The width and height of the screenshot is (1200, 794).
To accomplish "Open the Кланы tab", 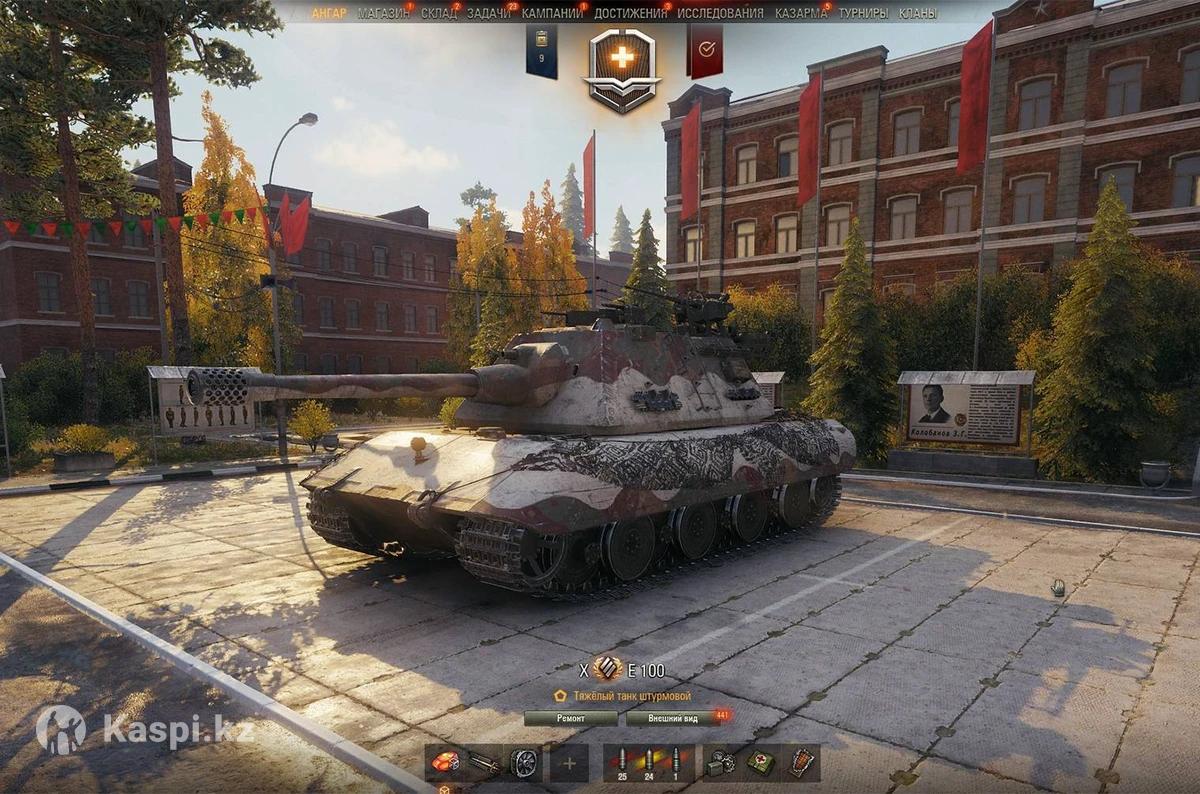I will click(x=918, y=13).
